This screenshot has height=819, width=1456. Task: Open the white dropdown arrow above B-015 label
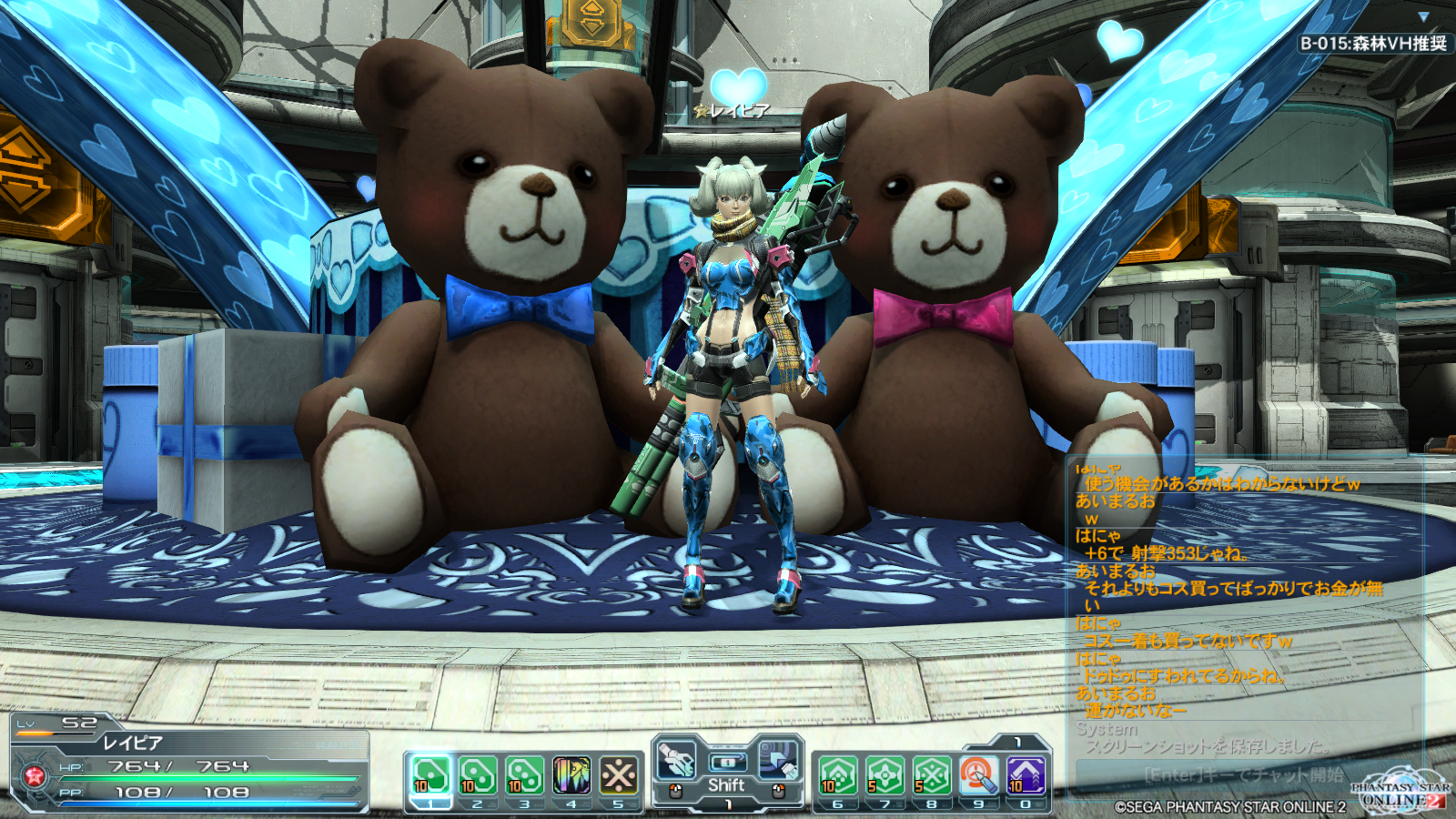(1423, 16)
